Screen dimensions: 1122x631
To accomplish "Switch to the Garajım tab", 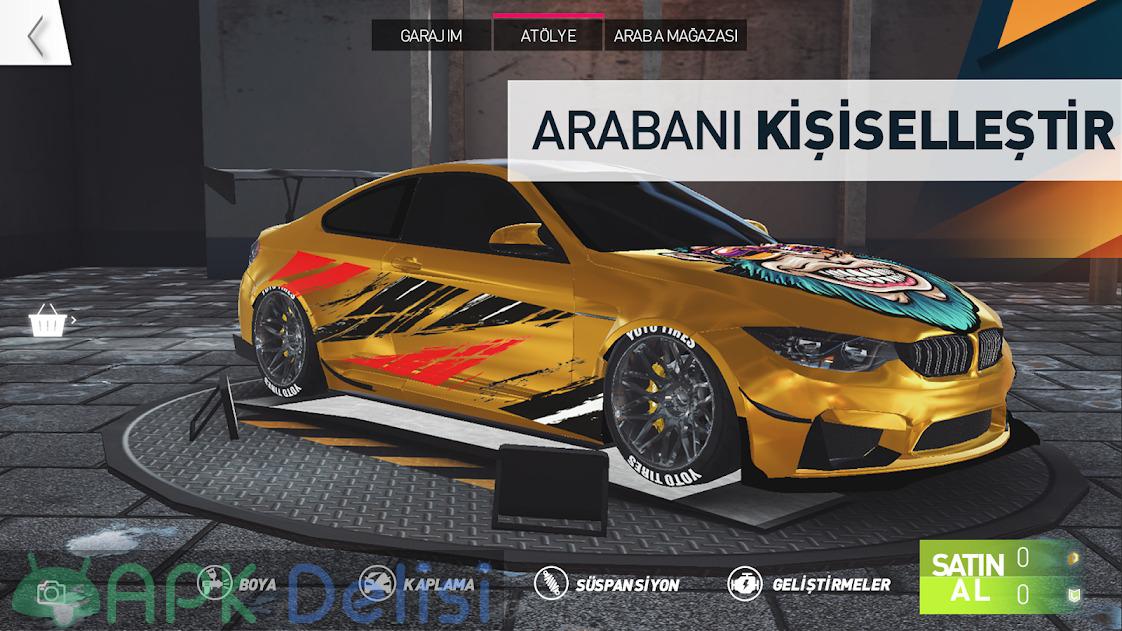I will (x=431, y=36).
